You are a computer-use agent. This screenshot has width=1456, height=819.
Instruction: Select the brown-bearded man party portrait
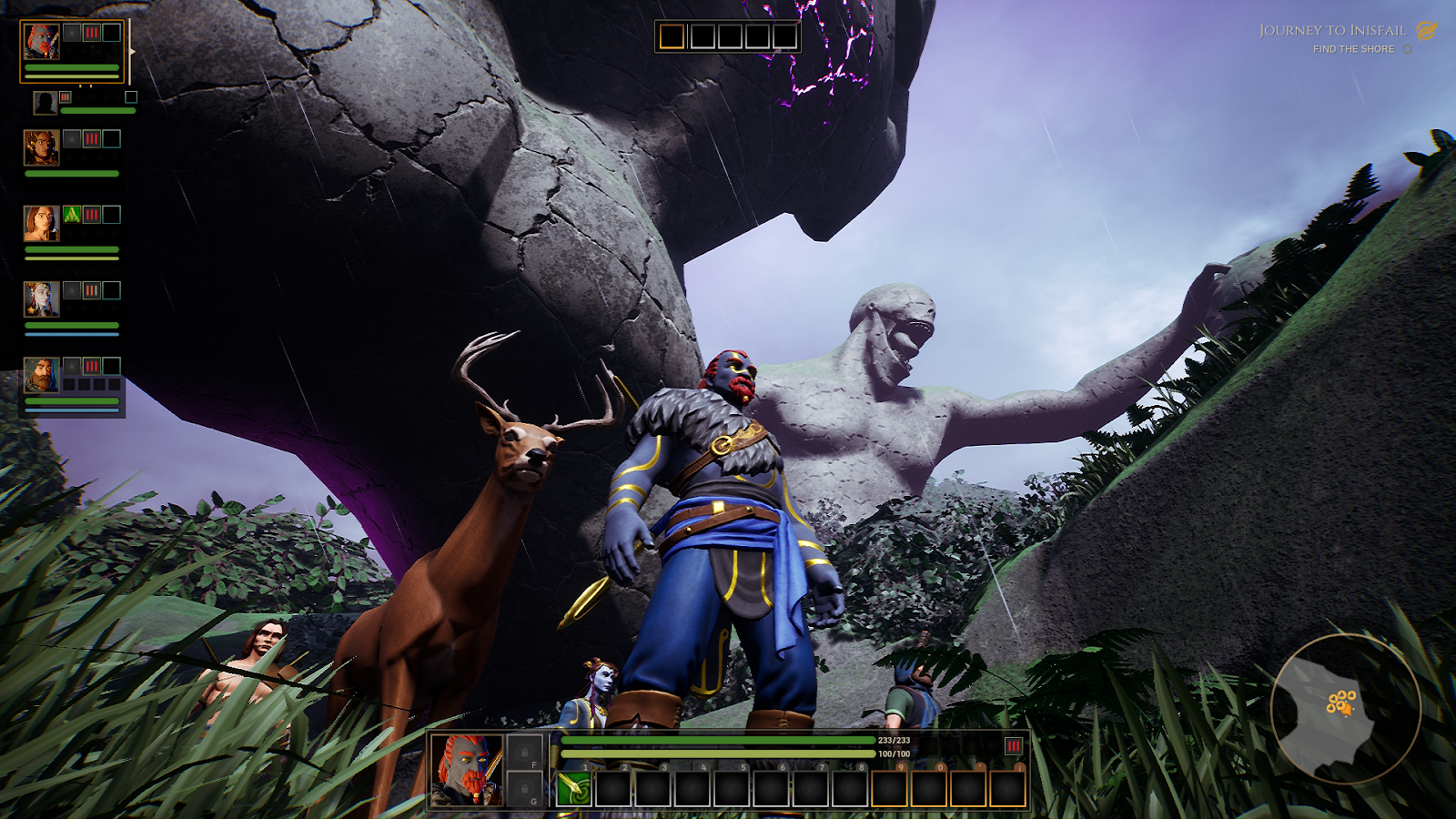pyautogui.click(x=41, y=375)
